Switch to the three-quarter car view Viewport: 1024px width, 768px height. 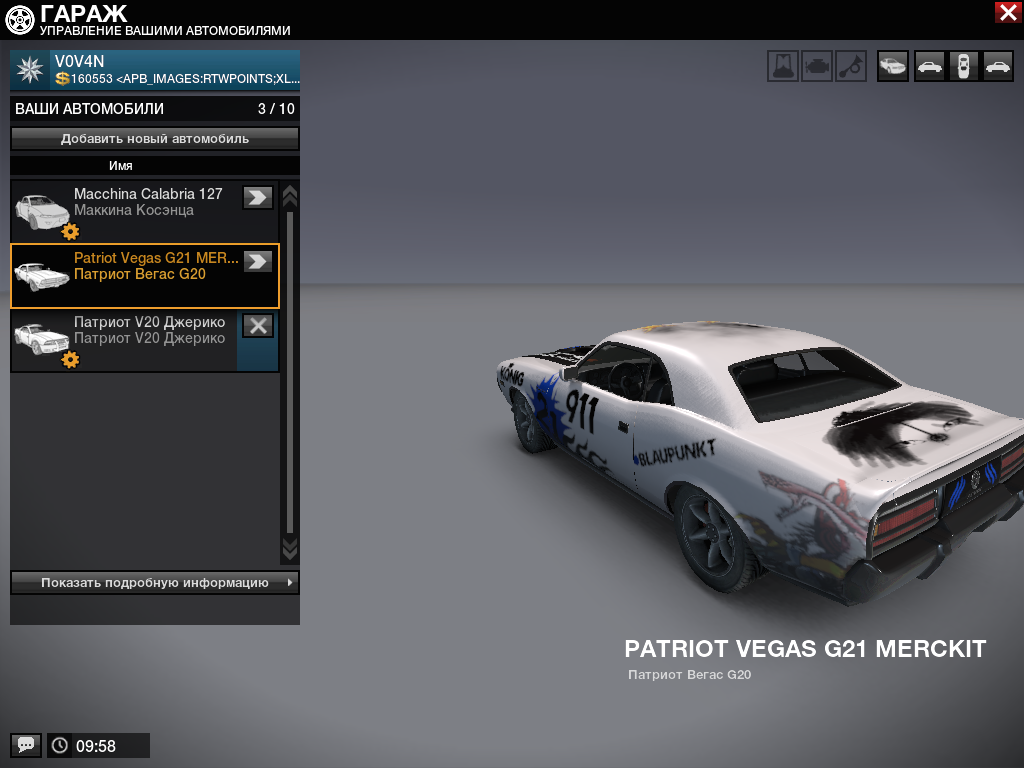coord(892,66)
